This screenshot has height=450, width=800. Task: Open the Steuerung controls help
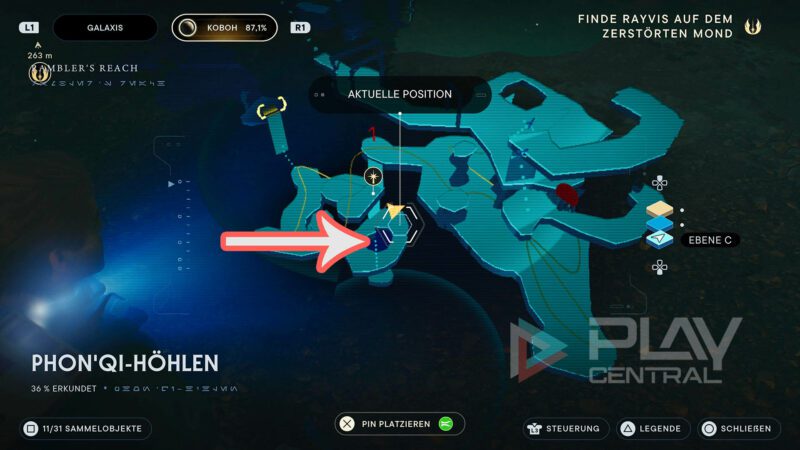pos(564,429)
